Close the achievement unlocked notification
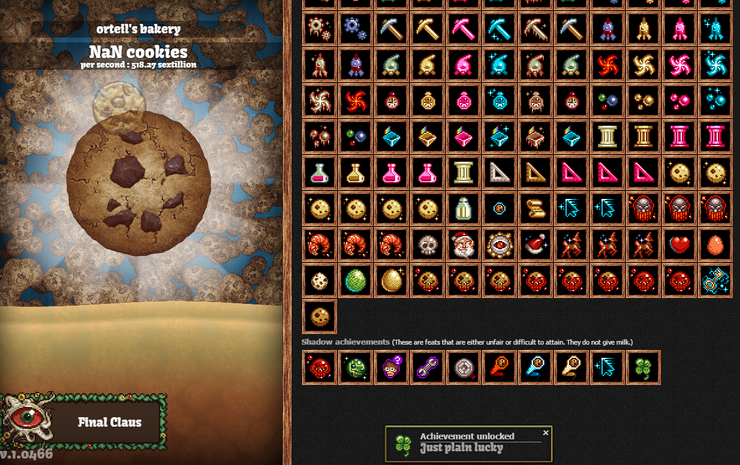 pos(546,433)
